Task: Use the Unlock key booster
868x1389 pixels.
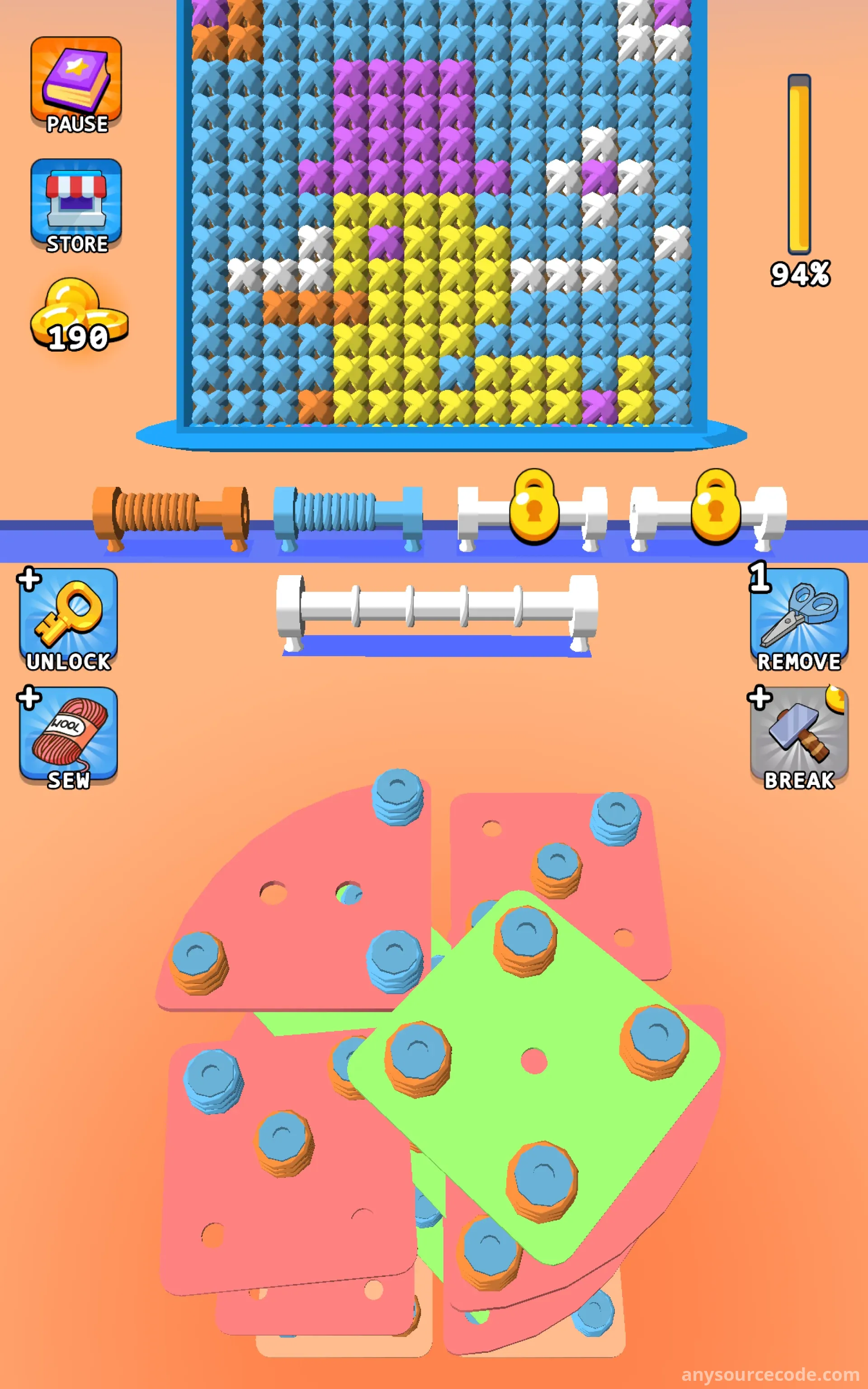Action: 68,619
